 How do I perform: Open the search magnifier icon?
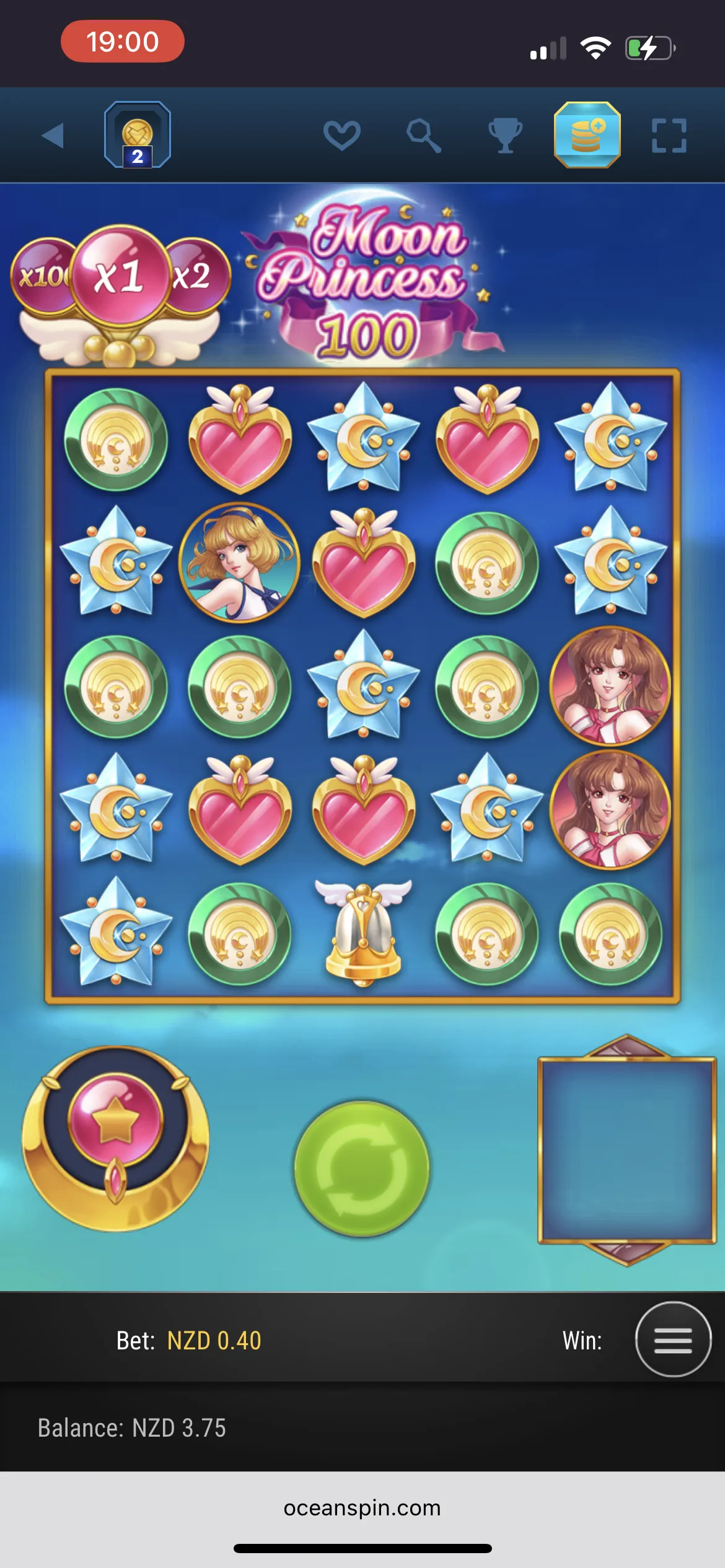(423, 135)
